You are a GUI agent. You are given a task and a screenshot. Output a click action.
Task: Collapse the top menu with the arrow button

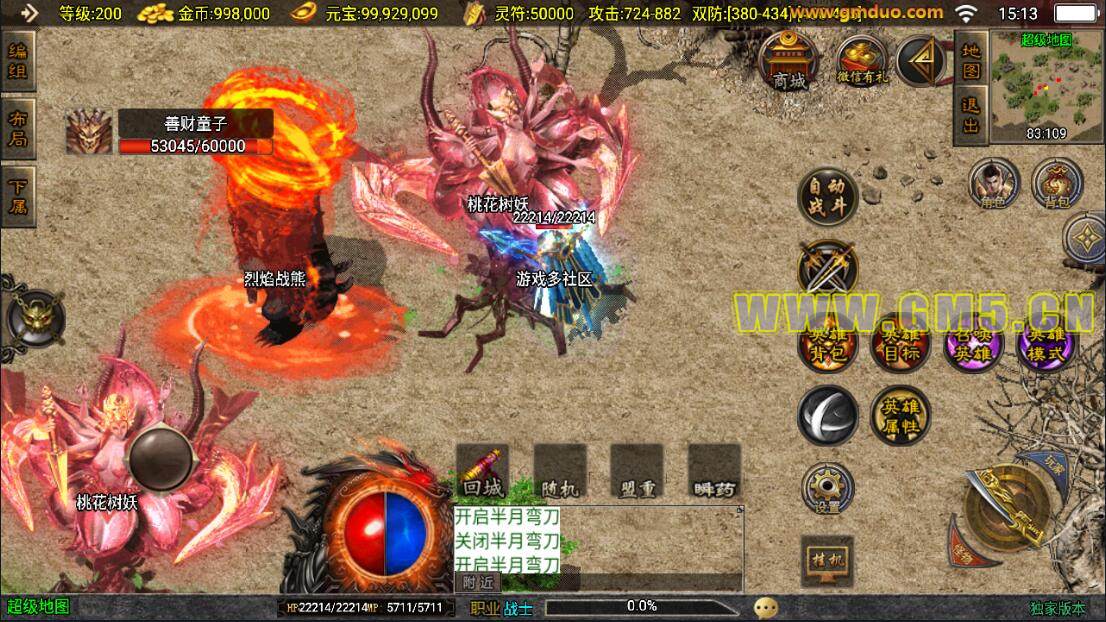point(922,61)
